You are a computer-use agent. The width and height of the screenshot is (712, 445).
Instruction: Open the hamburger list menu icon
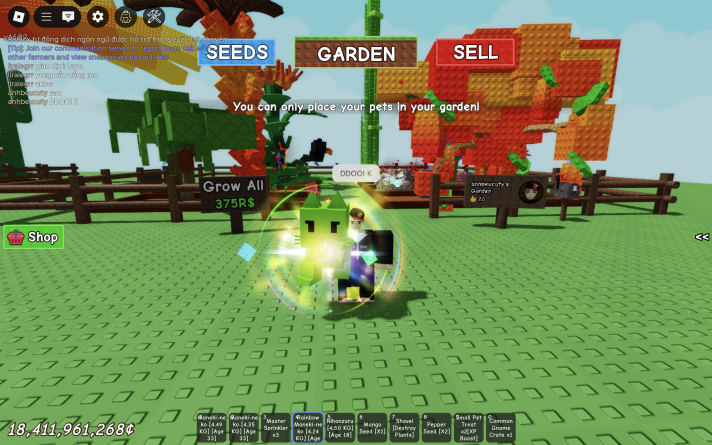tap(46, 16)
